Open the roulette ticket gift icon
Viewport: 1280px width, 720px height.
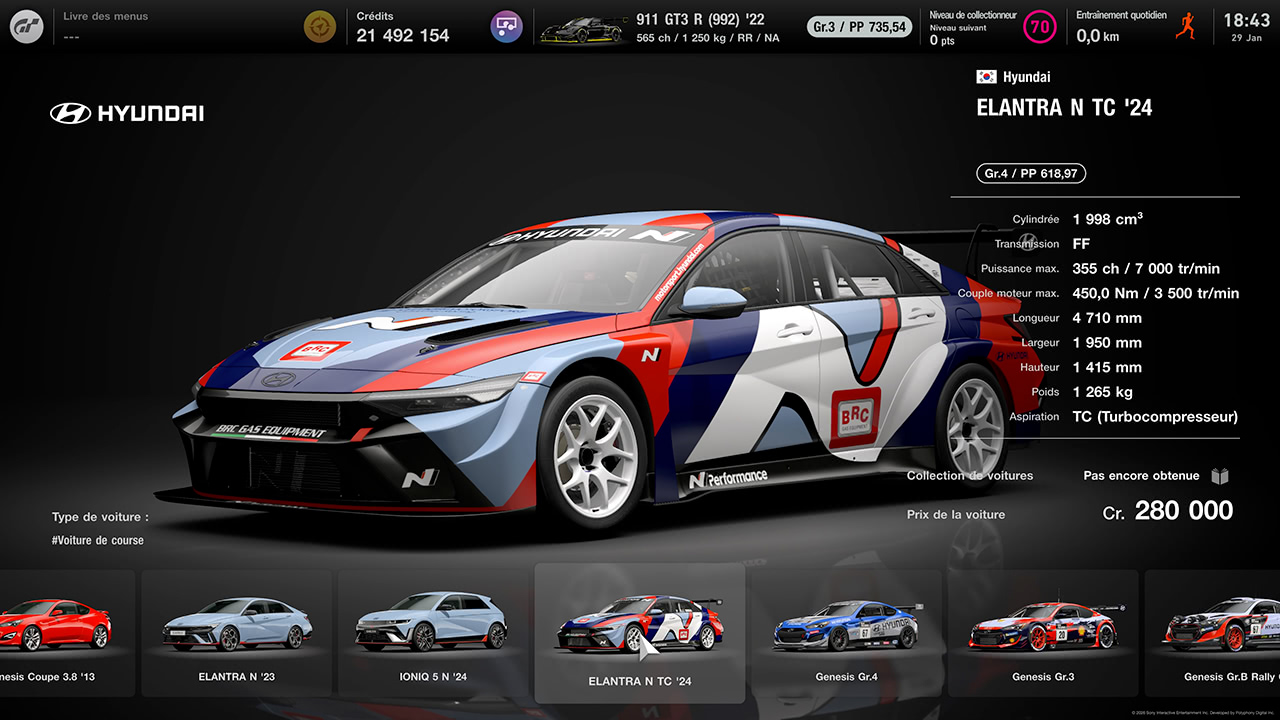tap(506, 26)
